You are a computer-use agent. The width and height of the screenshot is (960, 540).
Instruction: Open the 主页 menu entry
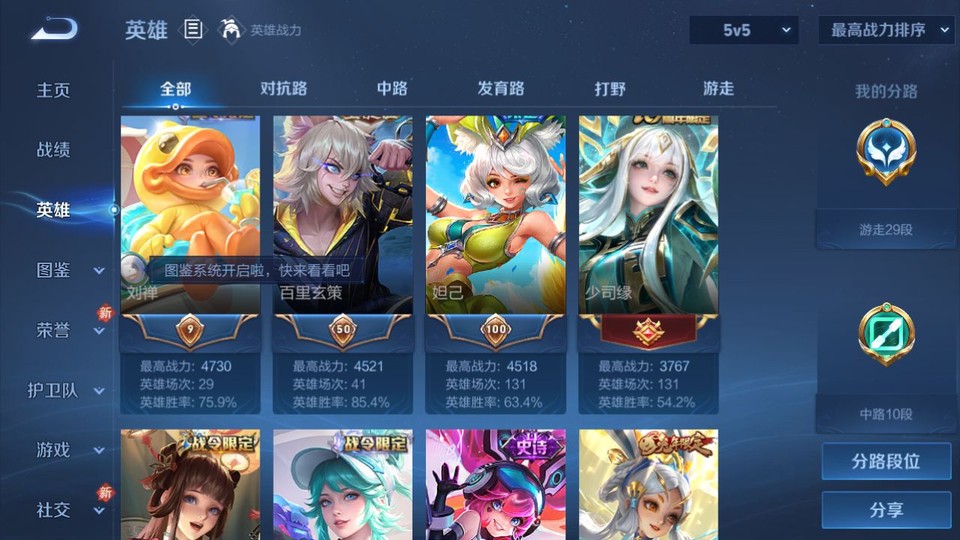pos(54,90)
